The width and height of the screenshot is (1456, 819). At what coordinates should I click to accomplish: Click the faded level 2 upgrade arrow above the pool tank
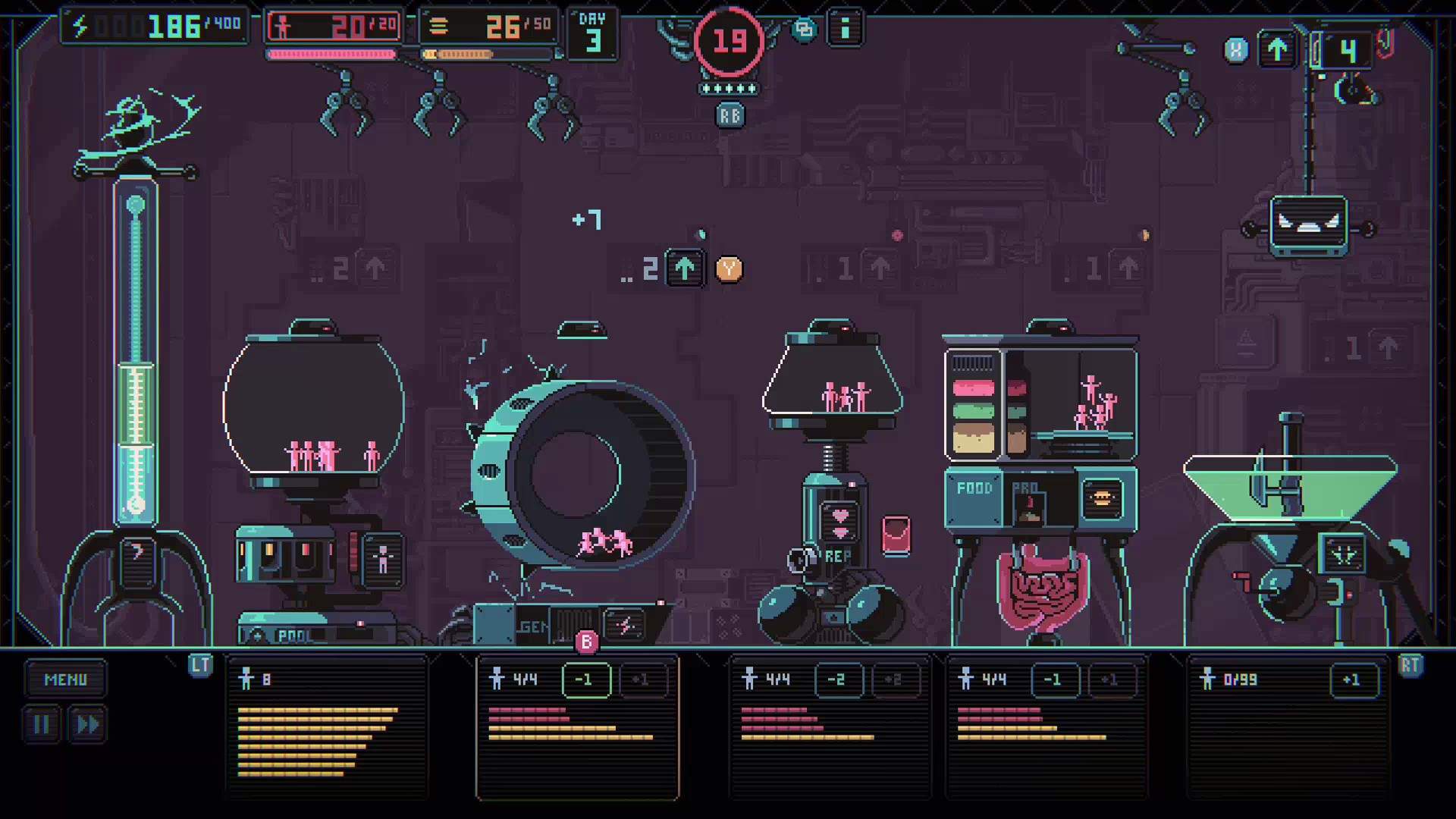coord(375,268)
